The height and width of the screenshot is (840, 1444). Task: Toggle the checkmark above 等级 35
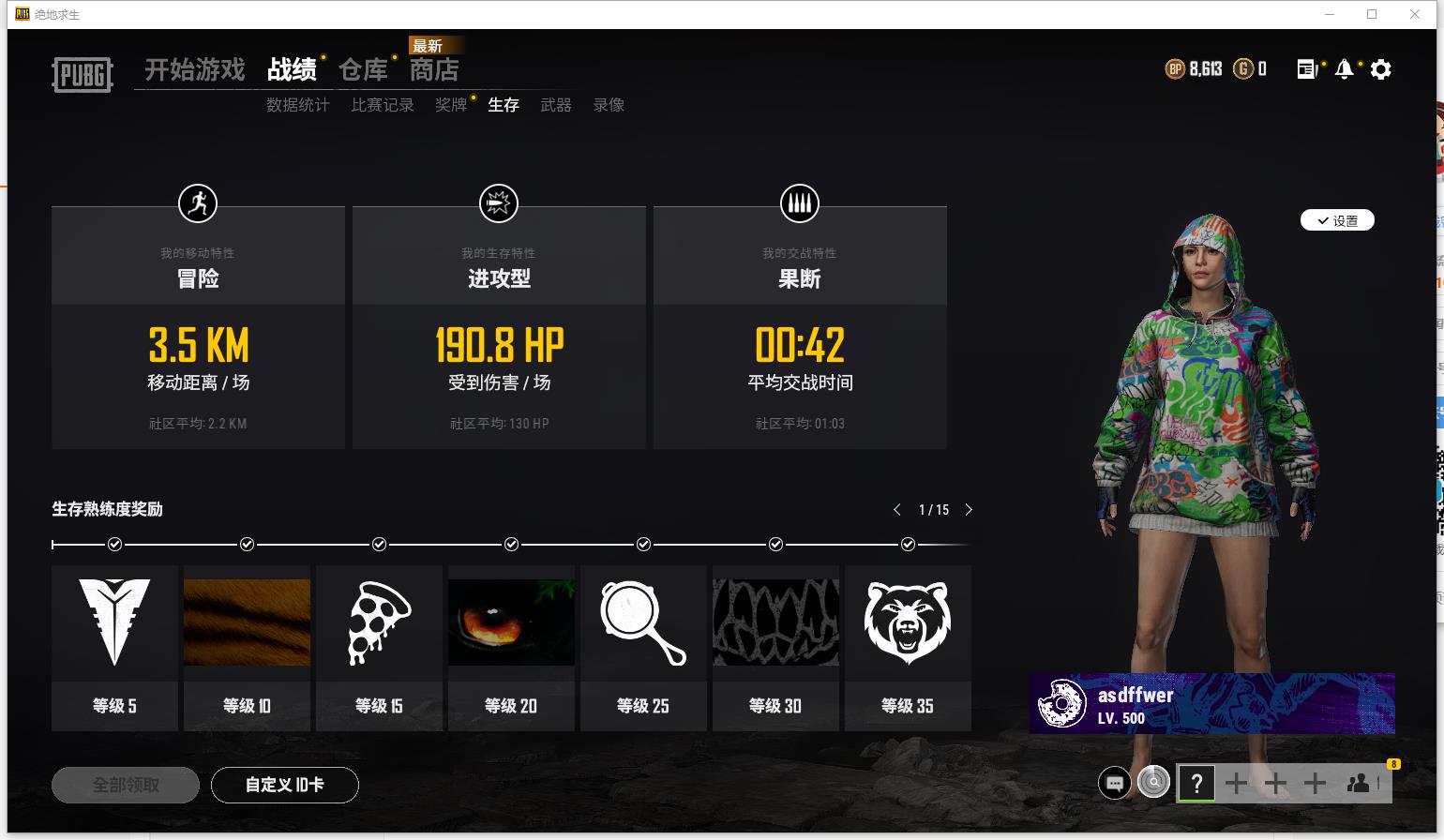click(908, 544)
